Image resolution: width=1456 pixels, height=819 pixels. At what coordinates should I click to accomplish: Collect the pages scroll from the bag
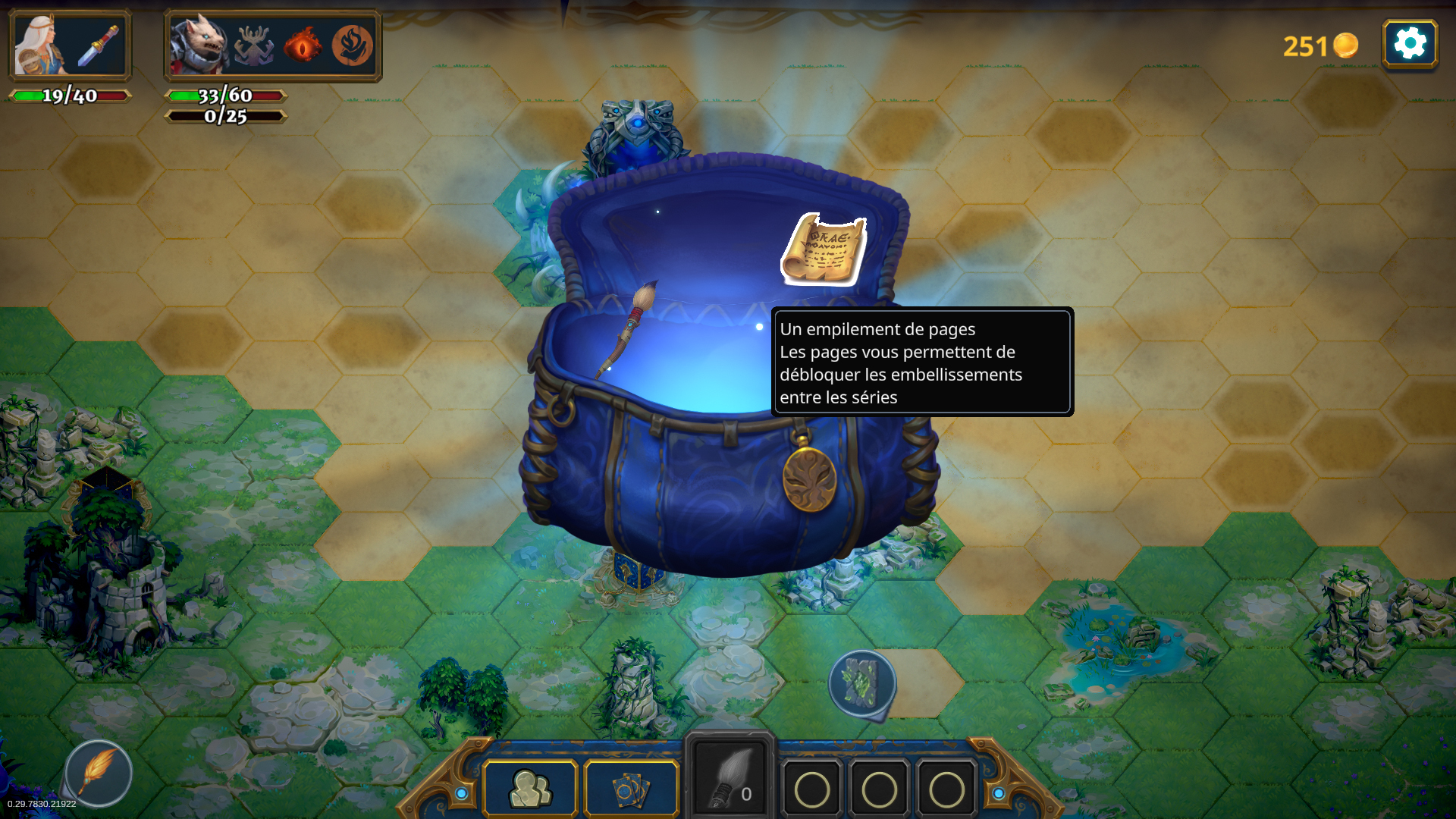[824, 249]
